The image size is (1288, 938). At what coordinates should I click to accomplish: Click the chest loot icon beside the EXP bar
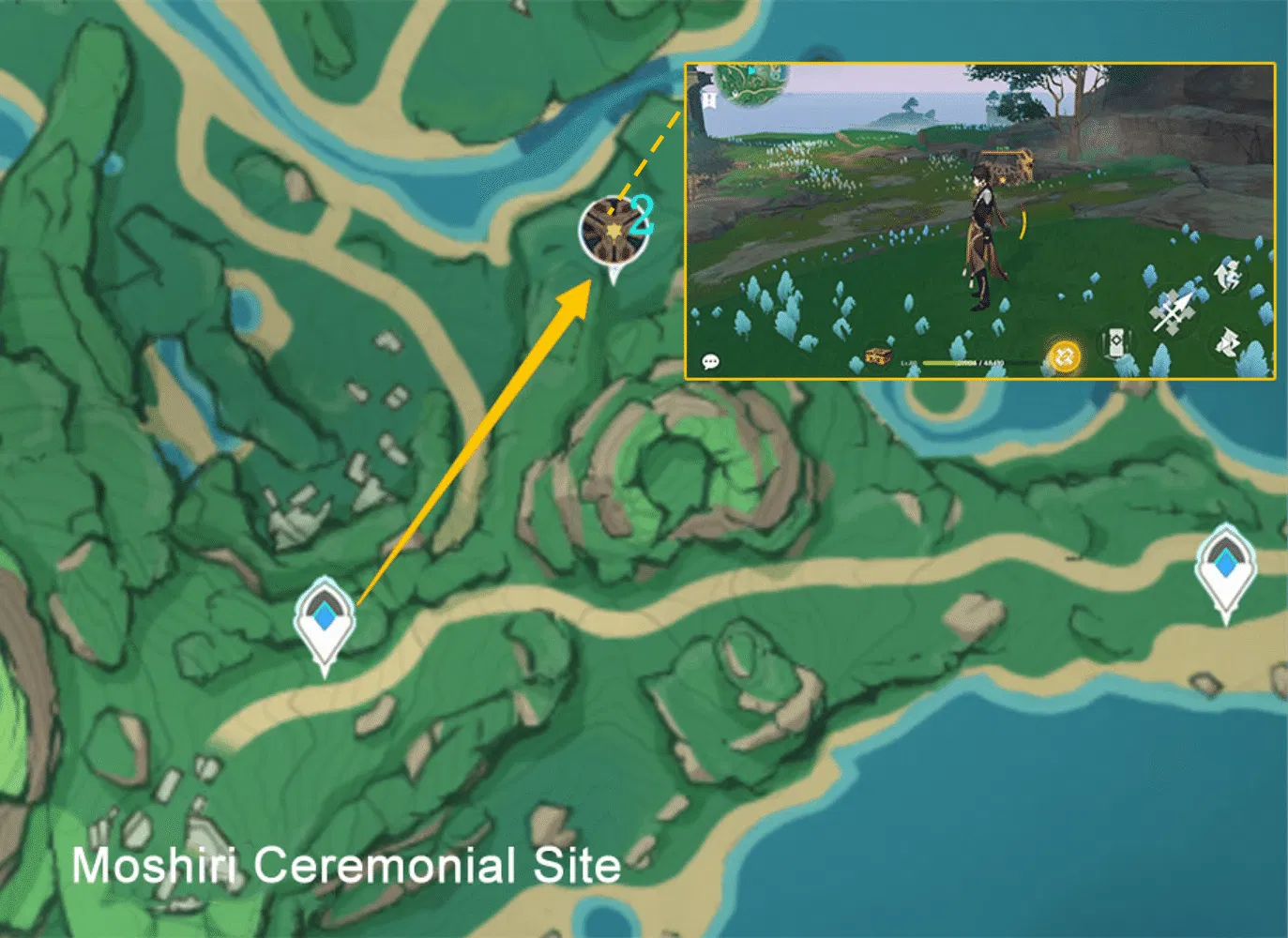(x=876, y=356)
